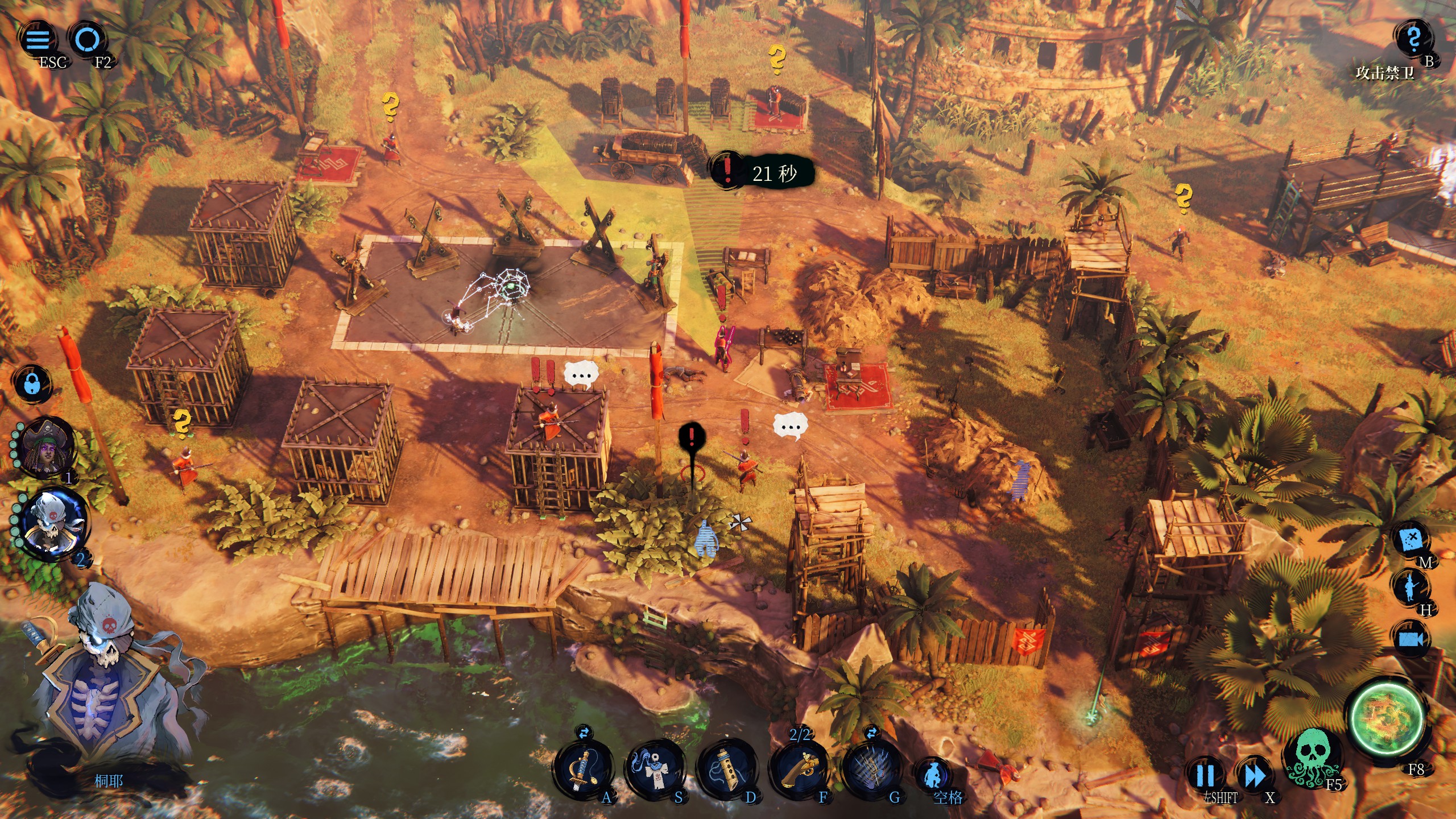Viewport: 1456px width, 819px height.
Task: Select the flintlock pistol ability
Action: (x=800, y=769)
